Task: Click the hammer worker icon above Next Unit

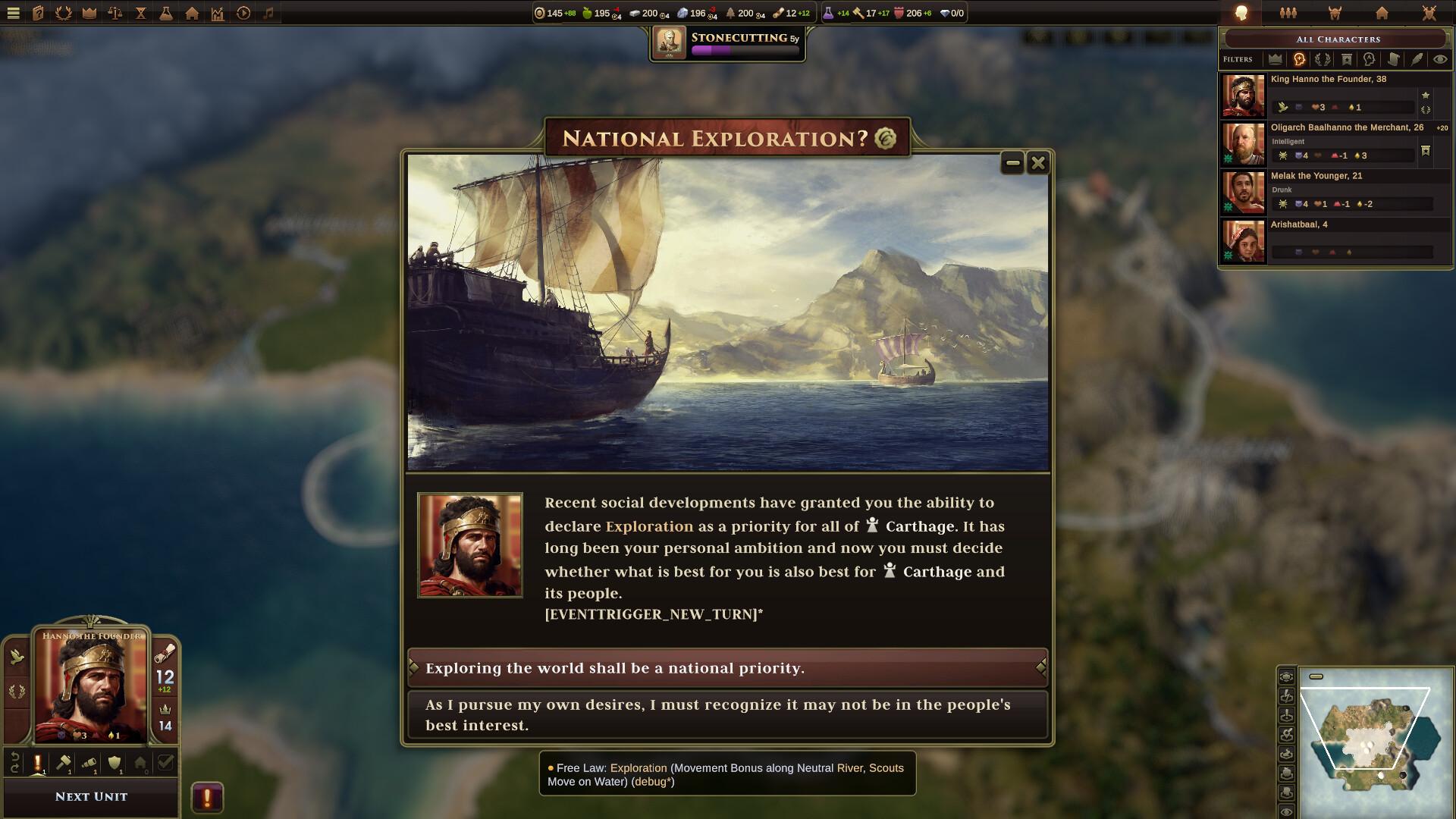Action: click(63, 763)
